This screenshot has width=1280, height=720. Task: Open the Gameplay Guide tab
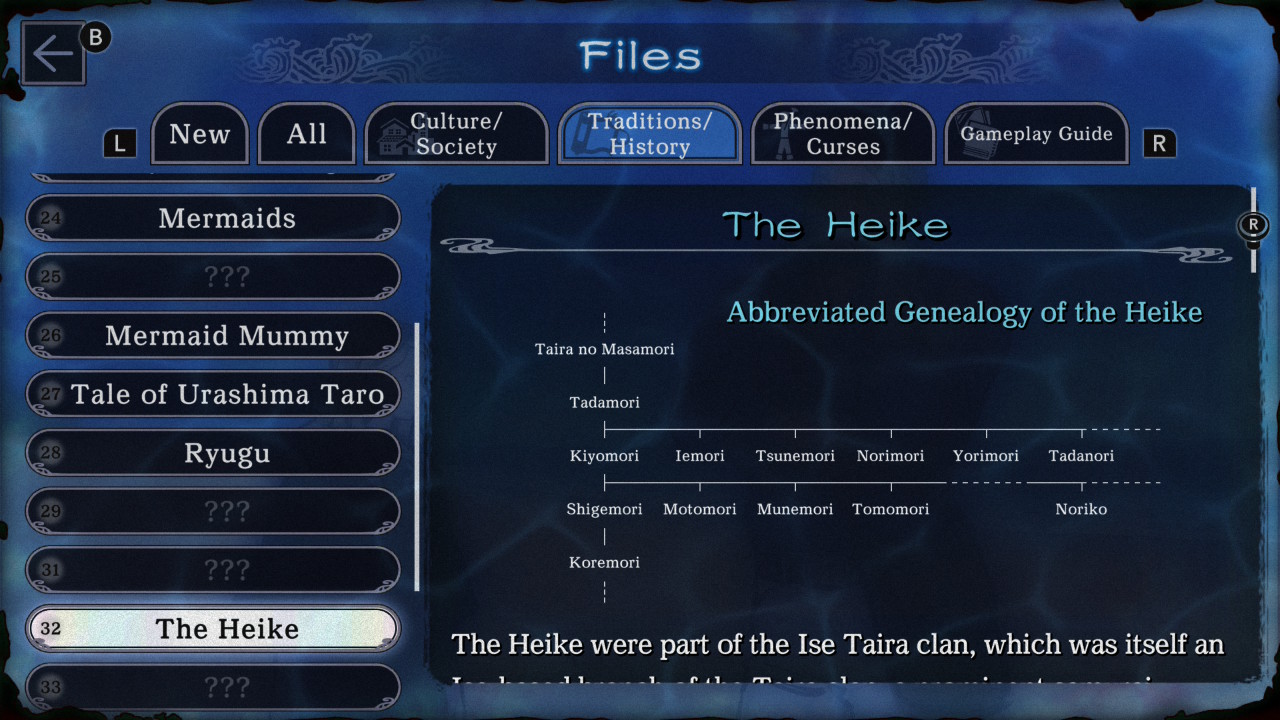pyautogui.click(x=1036, y=134)
